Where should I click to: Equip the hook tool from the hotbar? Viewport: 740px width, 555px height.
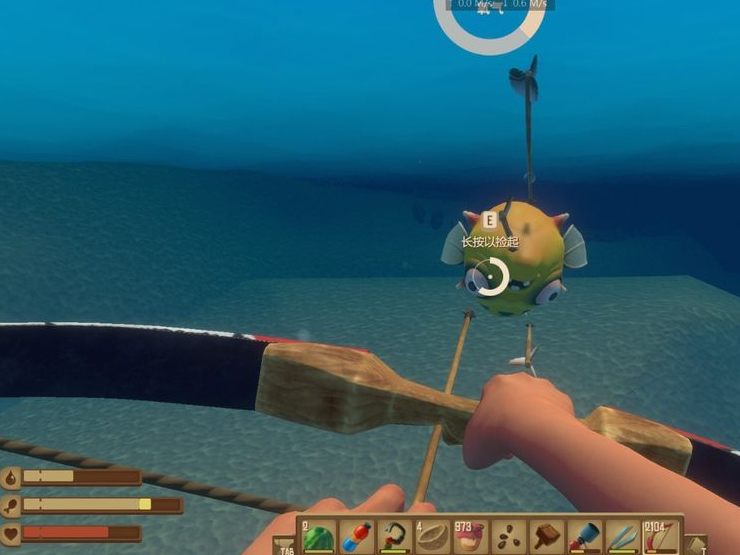tap(394, 536)
